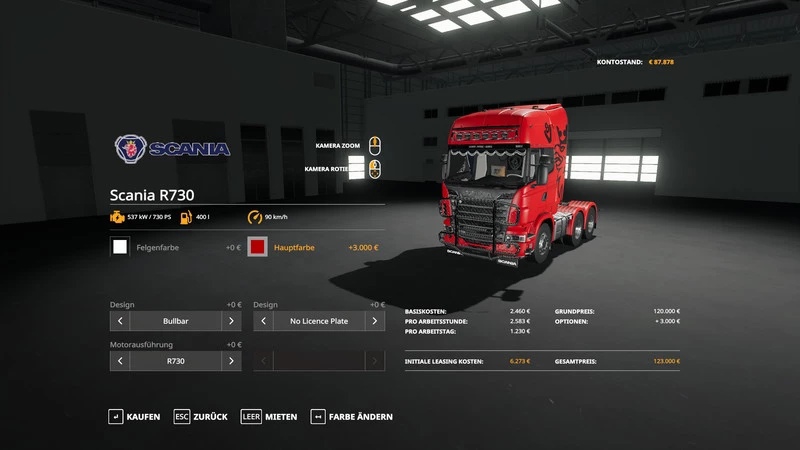Switch Bullbar design to previous option
This screenshot has width=800, height=450.
tap(120, 321)
